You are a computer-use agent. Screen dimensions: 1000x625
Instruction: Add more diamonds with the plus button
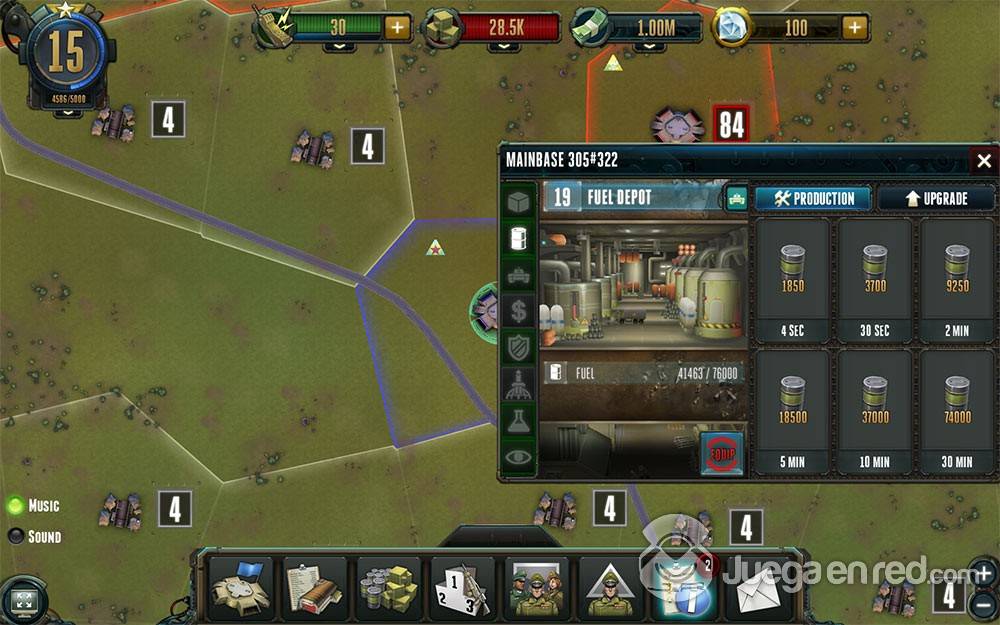click(x=855, y=28)
